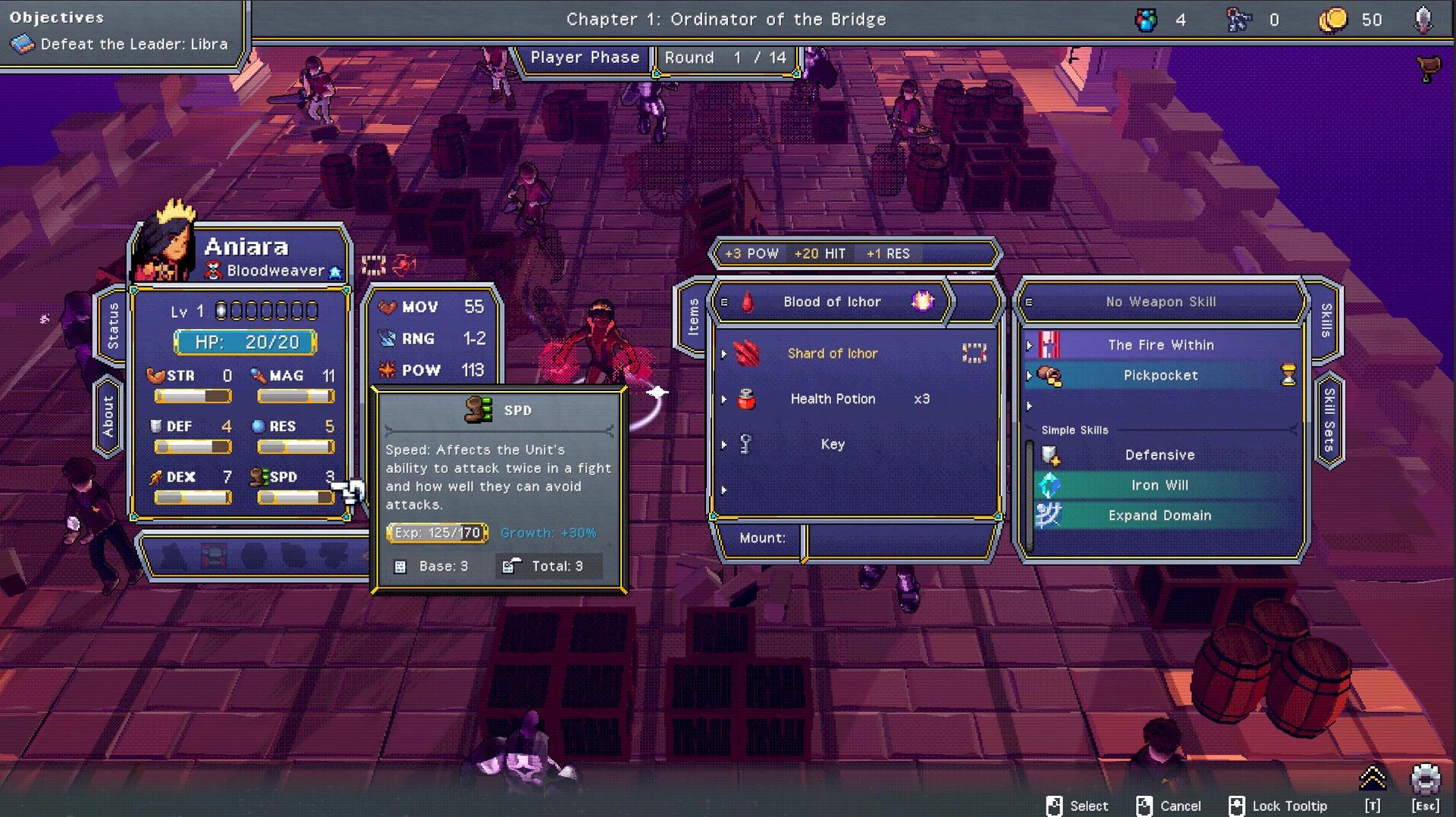Select the Items tab
The height and width of the screenshot is (817, 1456).
pos(692,317)
